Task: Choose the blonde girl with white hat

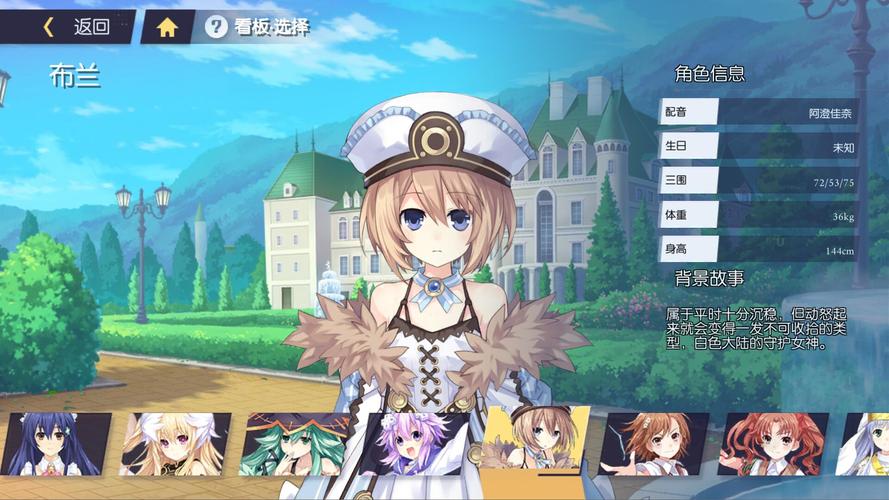Action: tap(175, 444)
